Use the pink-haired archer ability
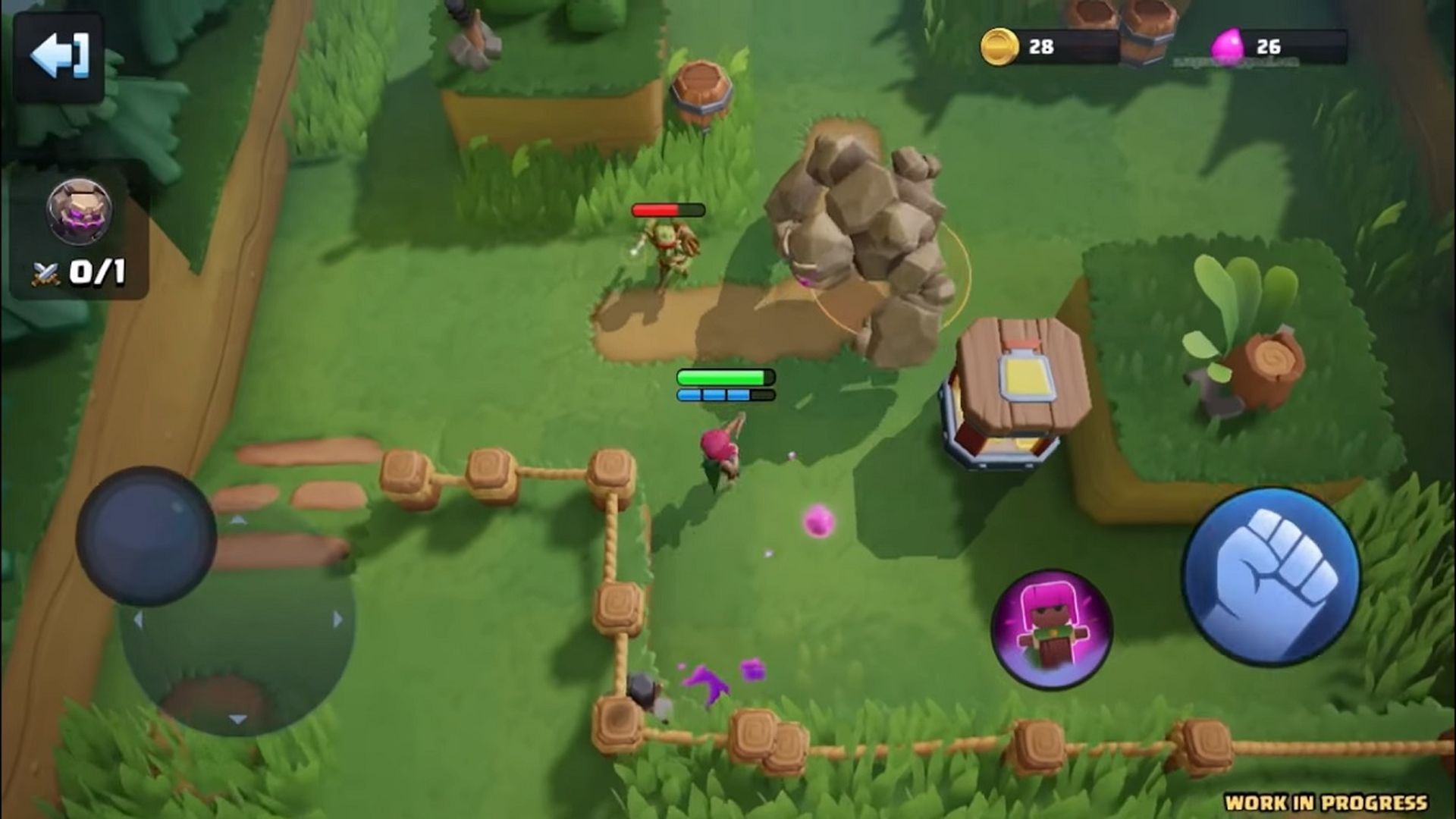 1051,629
